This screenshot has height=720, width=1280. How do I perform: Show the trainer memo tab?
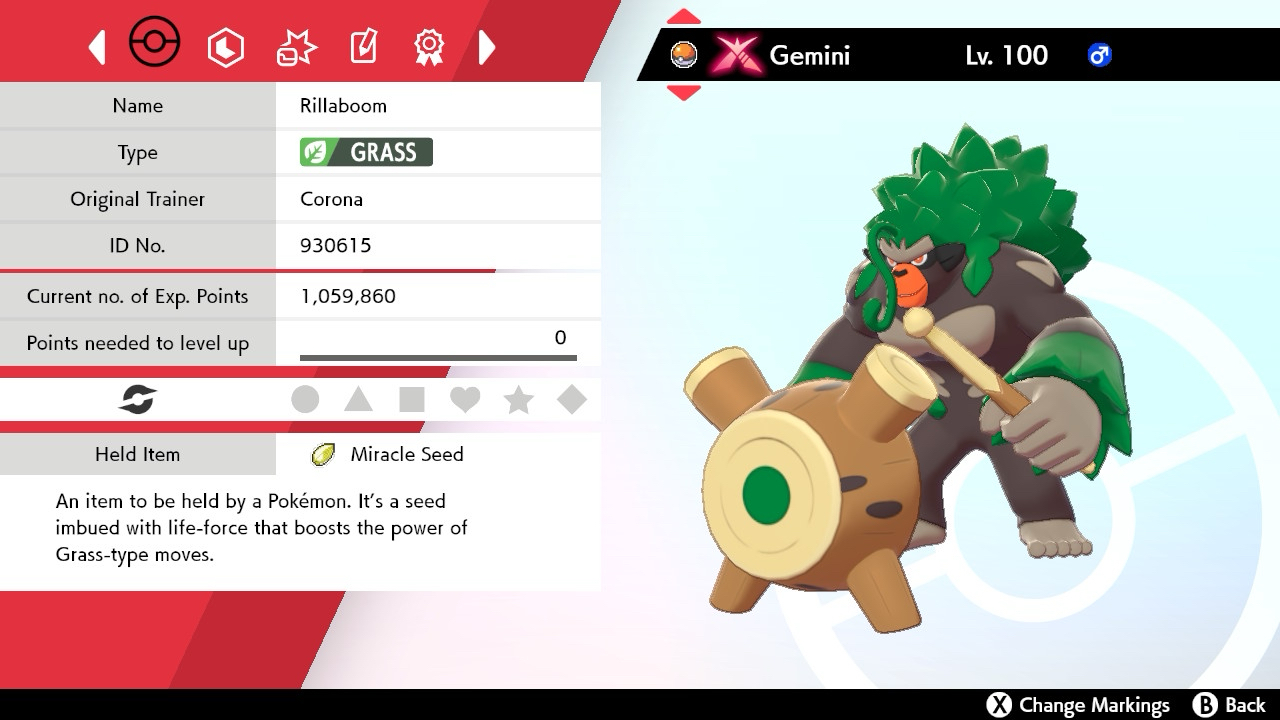click(363, 46)
